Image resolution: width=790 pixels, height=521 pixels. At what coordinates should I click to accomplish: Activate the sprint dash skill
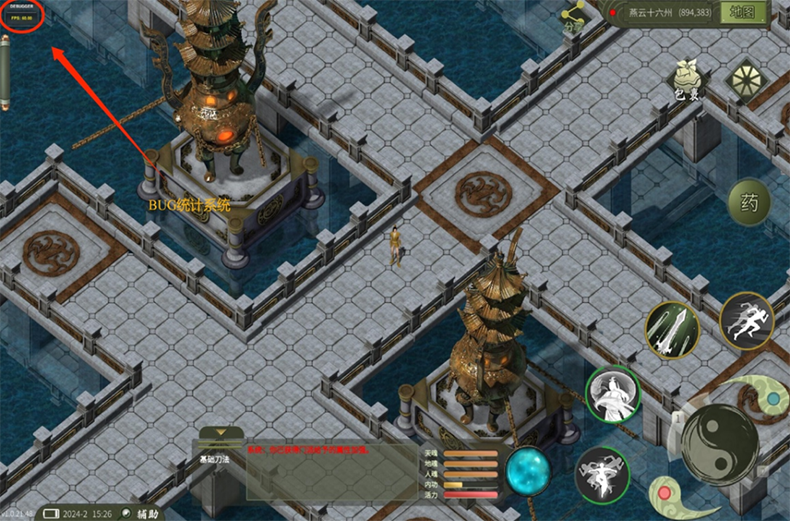coord(746,320)
